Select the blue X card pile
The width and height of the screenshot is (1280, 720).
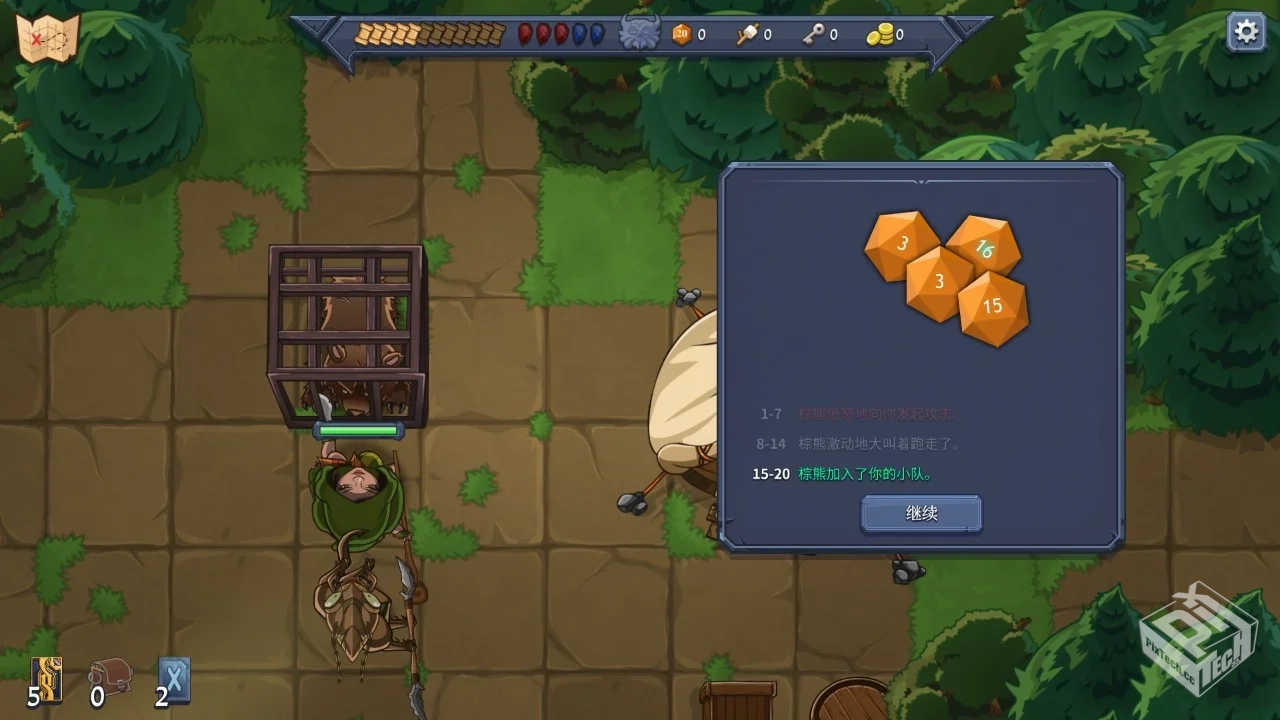(x=174, y=679)
